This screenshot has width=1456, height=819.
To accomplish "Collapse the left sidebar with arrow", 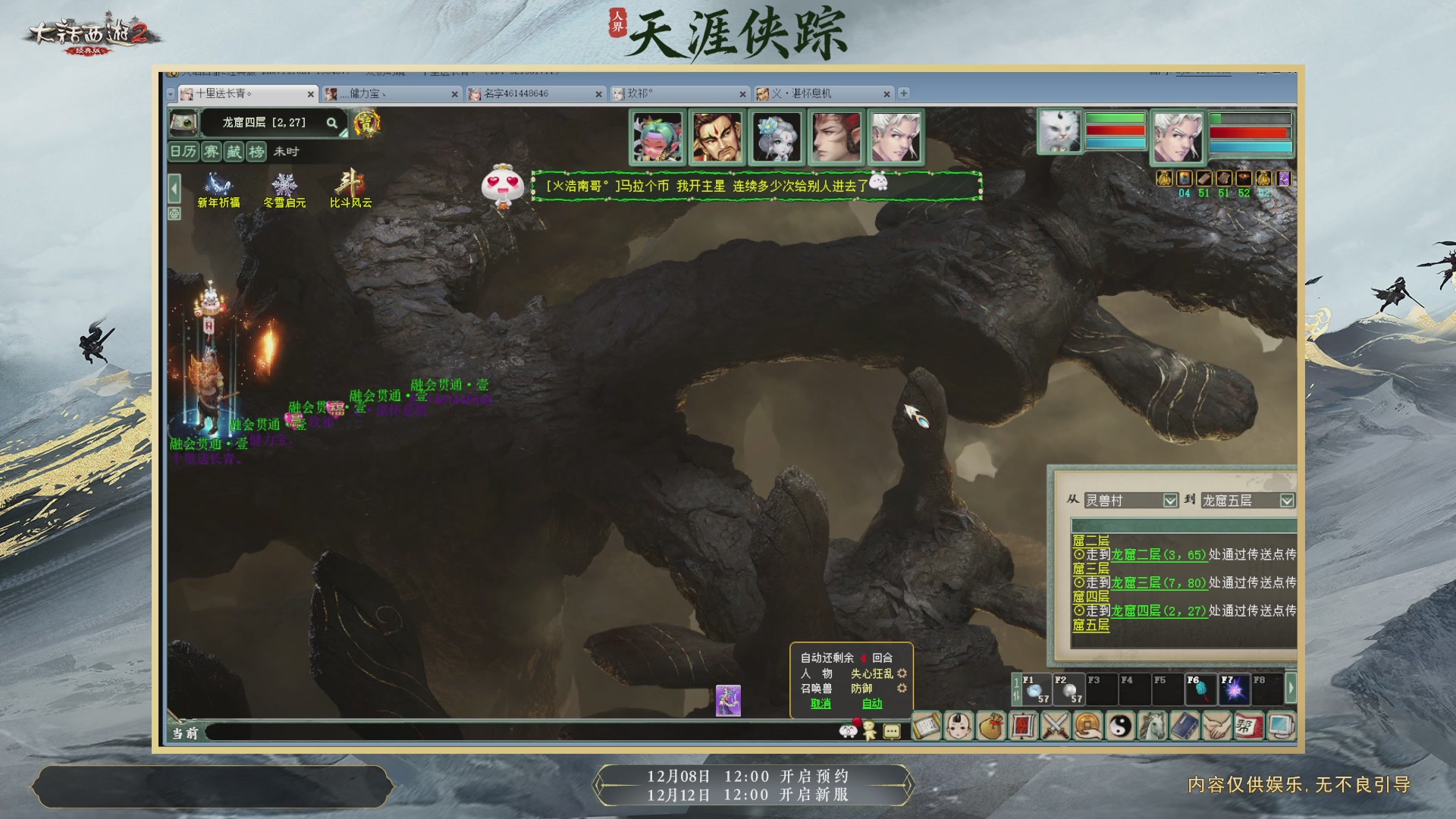I will (x=173, y=187).
